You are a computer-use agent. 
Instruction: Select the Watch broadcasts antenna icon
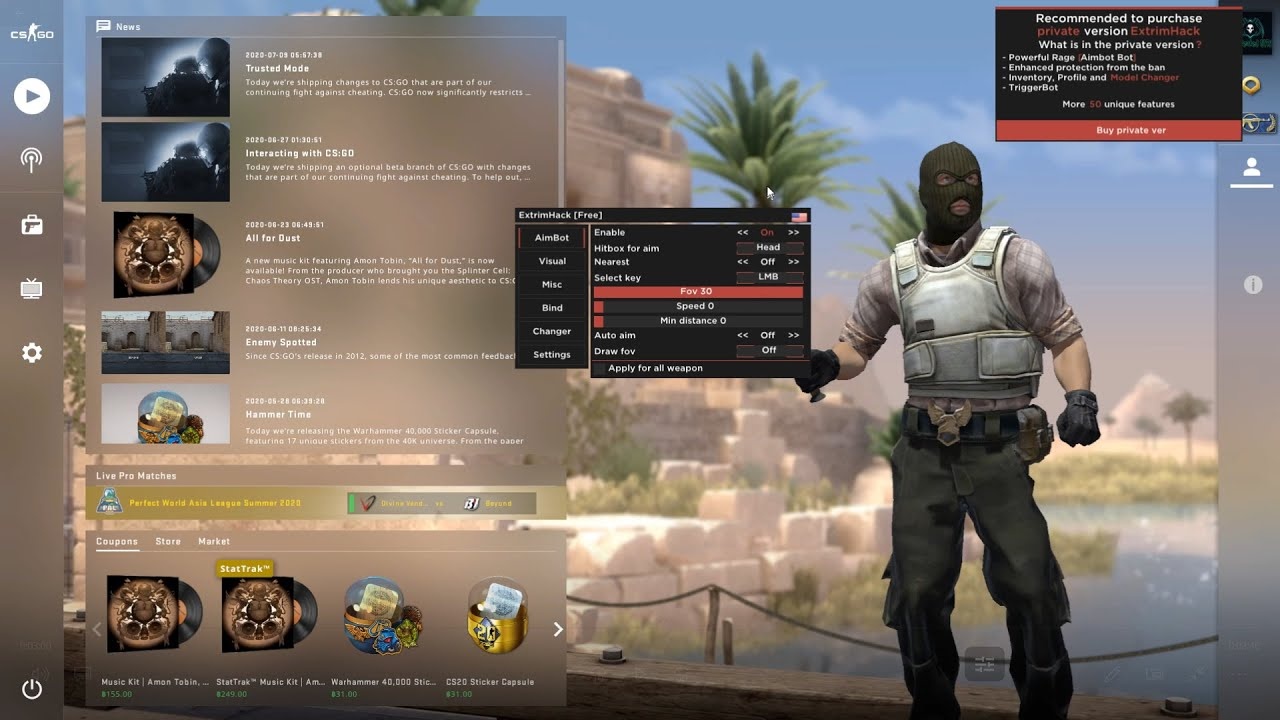tap(31, 158)
